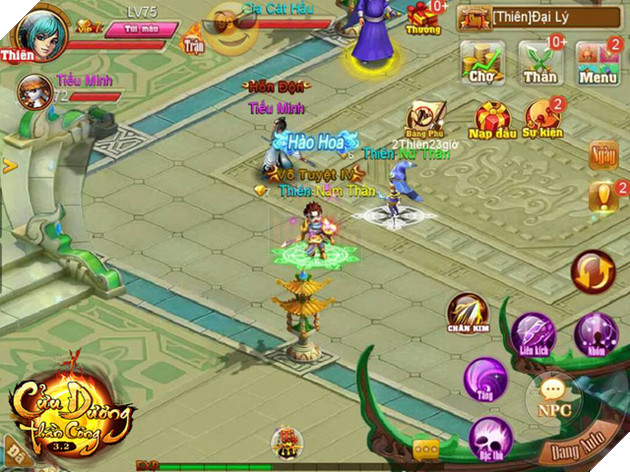The image size is (630, 472).
Task: Select the Tiểu Minh teammate portrait
Action: coord(34,92)
